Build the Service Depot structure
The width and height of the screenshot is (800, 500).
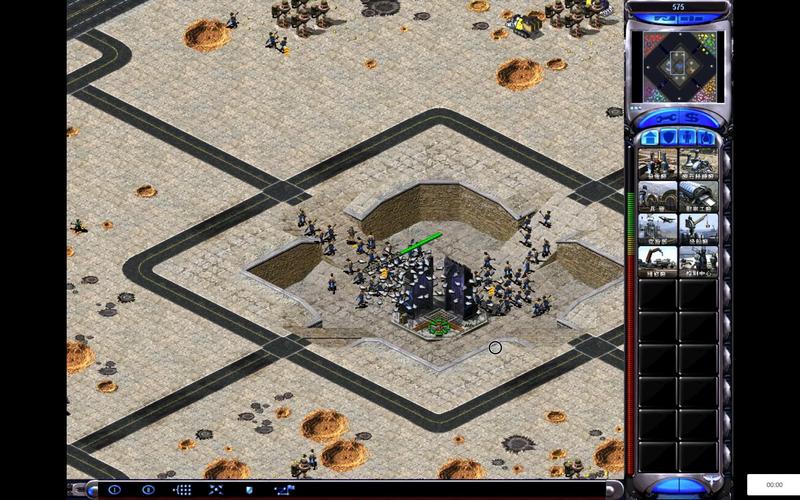(658, 262)
